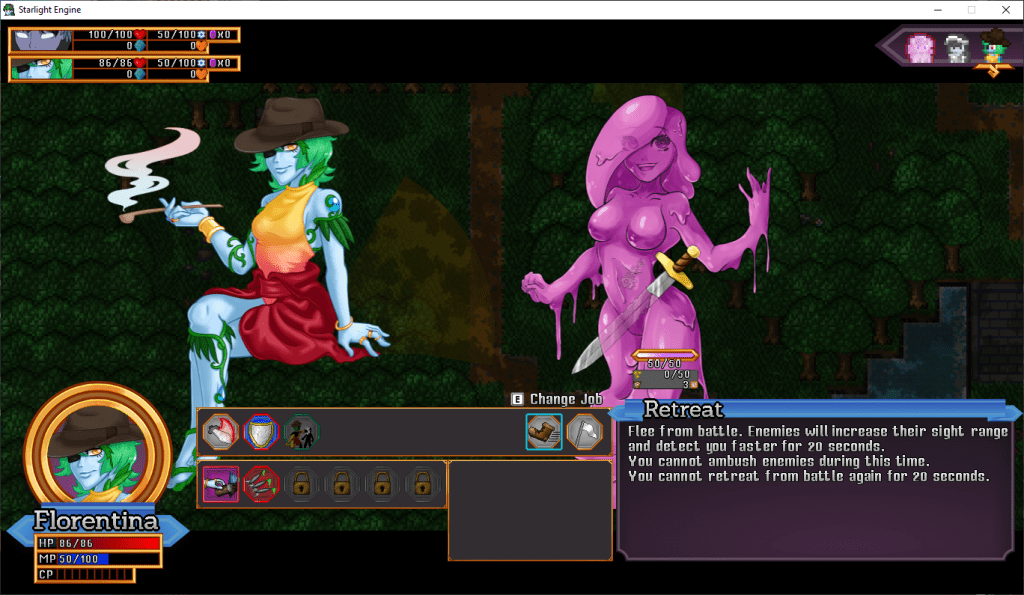Screen dimensions: 1024x595
Task: Activate the shield guard ability
Action: pos(260,432)
